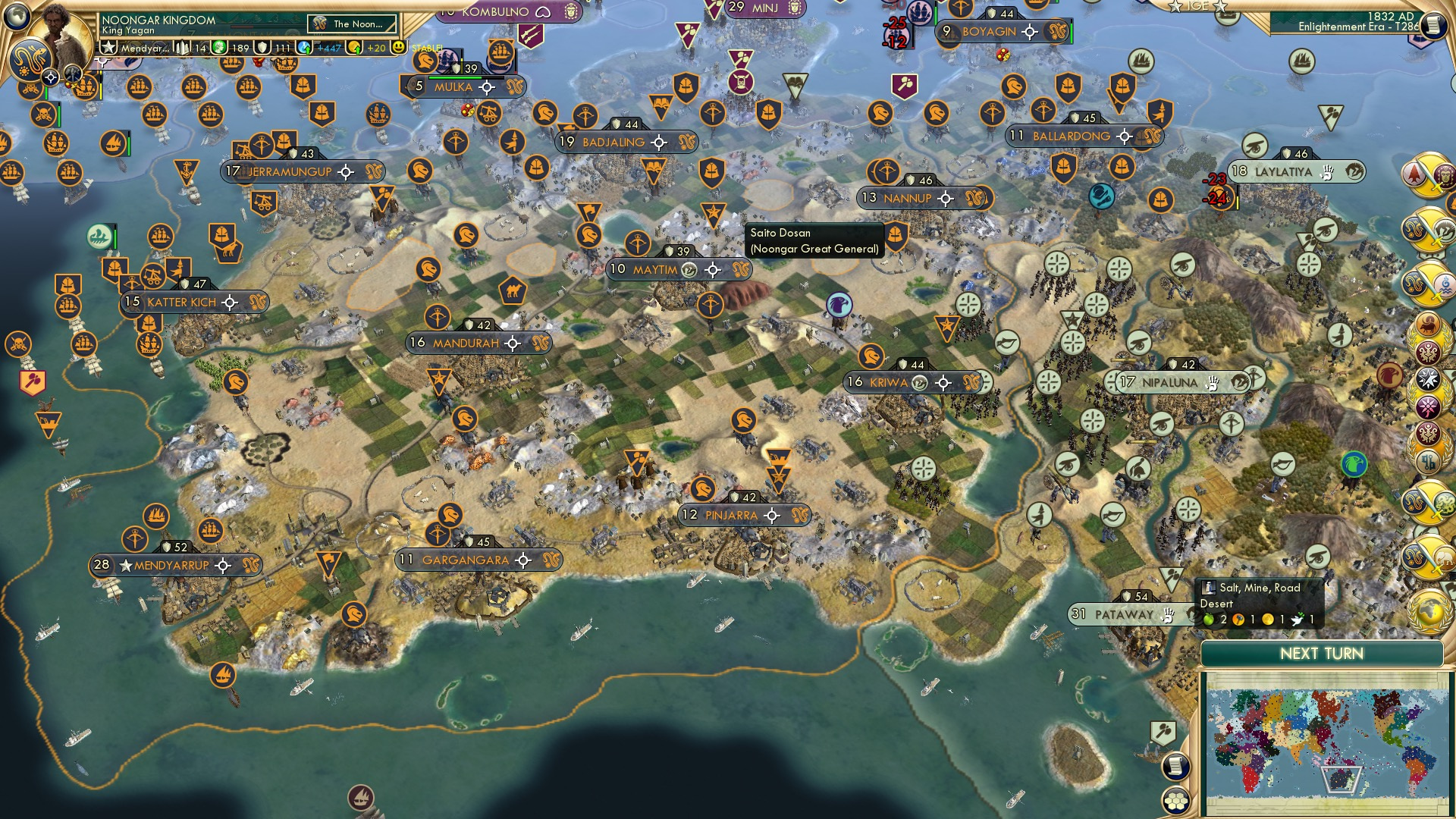Open the notification log scroll icon

pos(1176,767)
